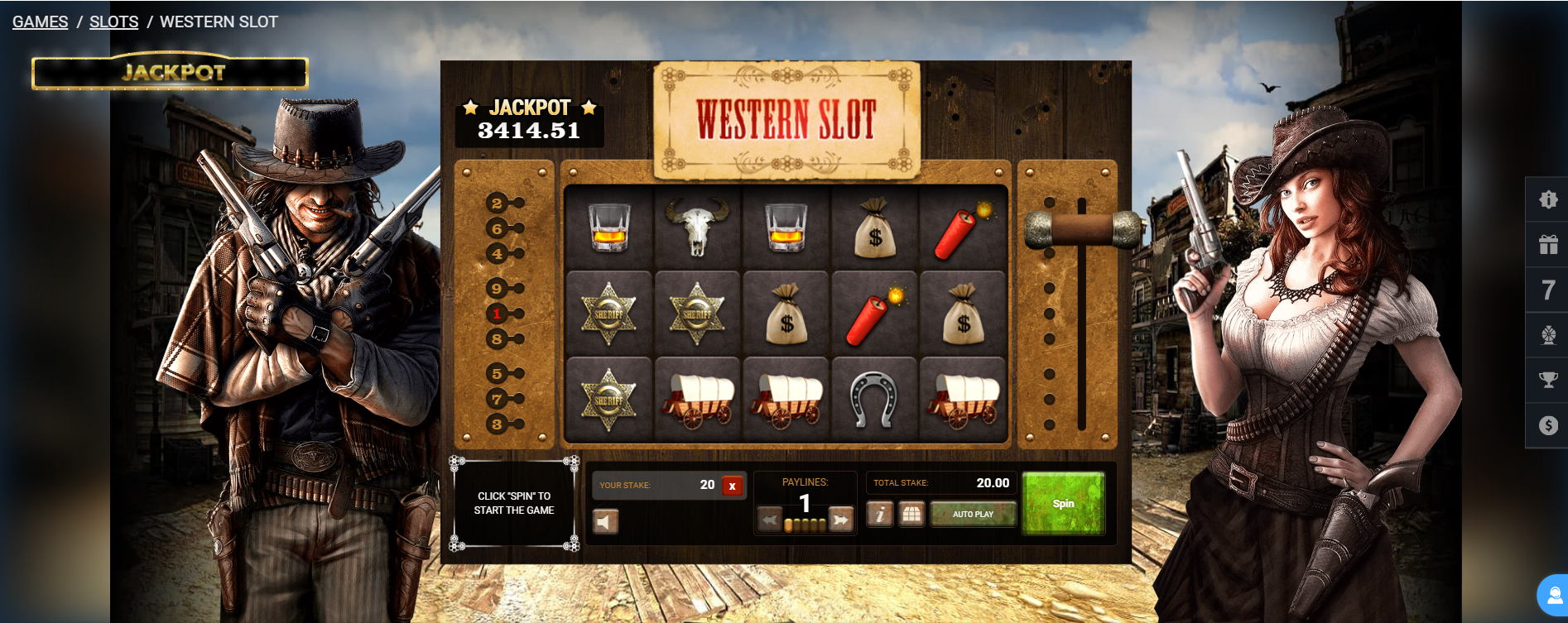Screen dimensions: 1568x623
Task: Show the paytable grid
Action: pyautogui.click(x=911, y=515)
